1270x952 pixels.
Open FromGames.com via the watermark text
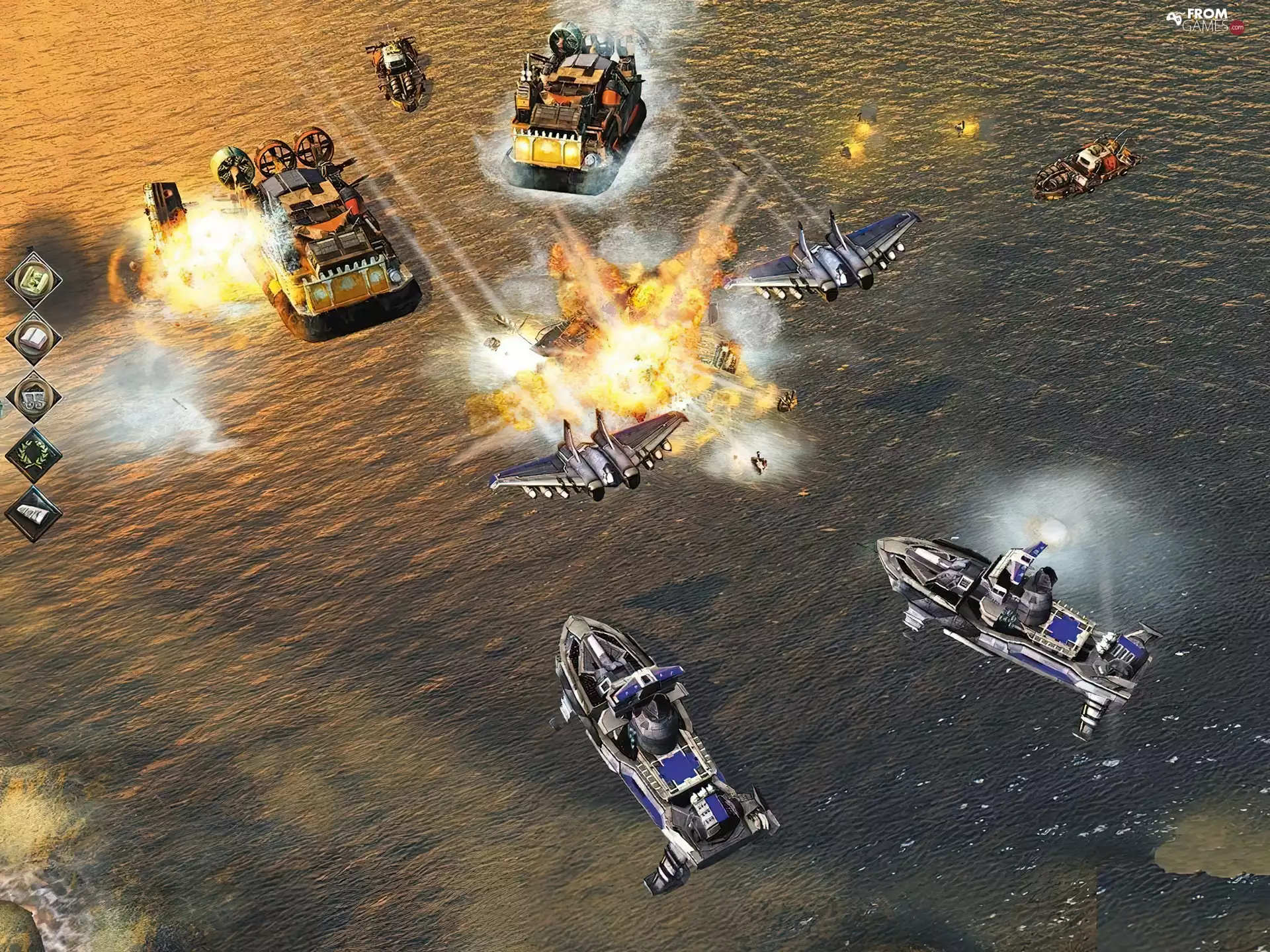tap(1207, 20)
